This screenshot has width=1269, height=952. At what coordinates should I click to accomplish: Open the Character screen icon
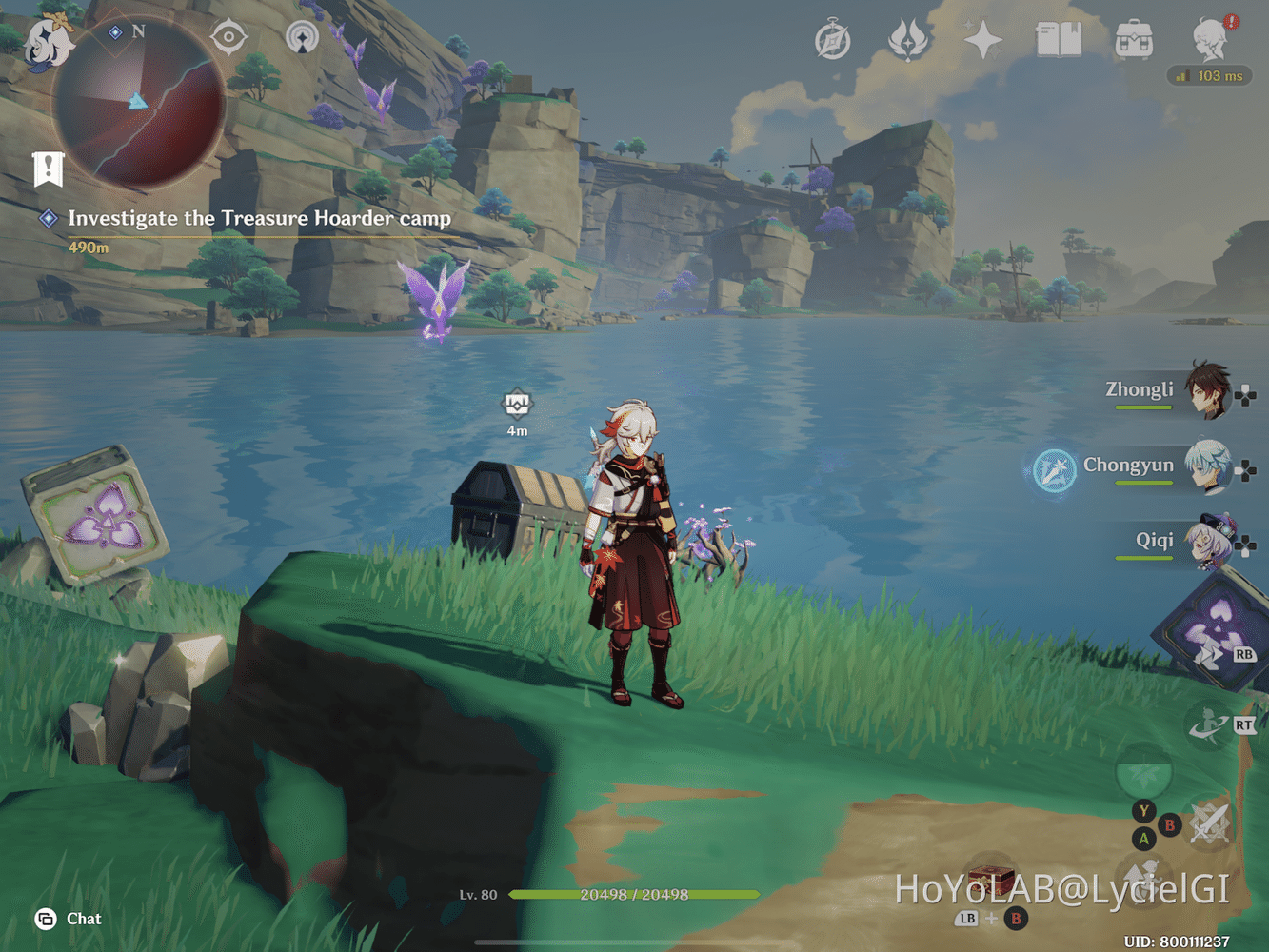[x=1204, y=38]
